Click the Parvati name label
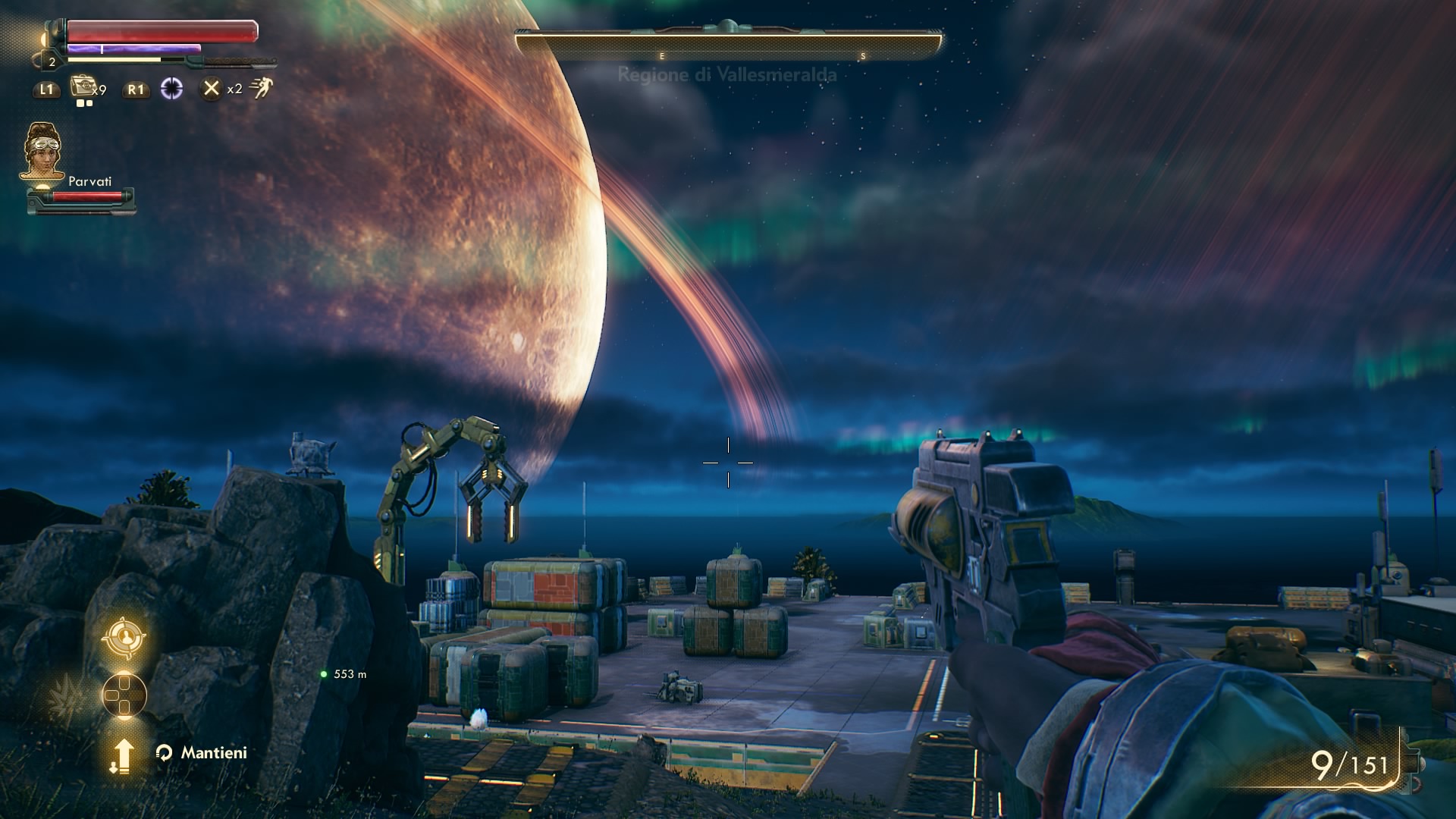1456x819 pixels. point(90,181)
